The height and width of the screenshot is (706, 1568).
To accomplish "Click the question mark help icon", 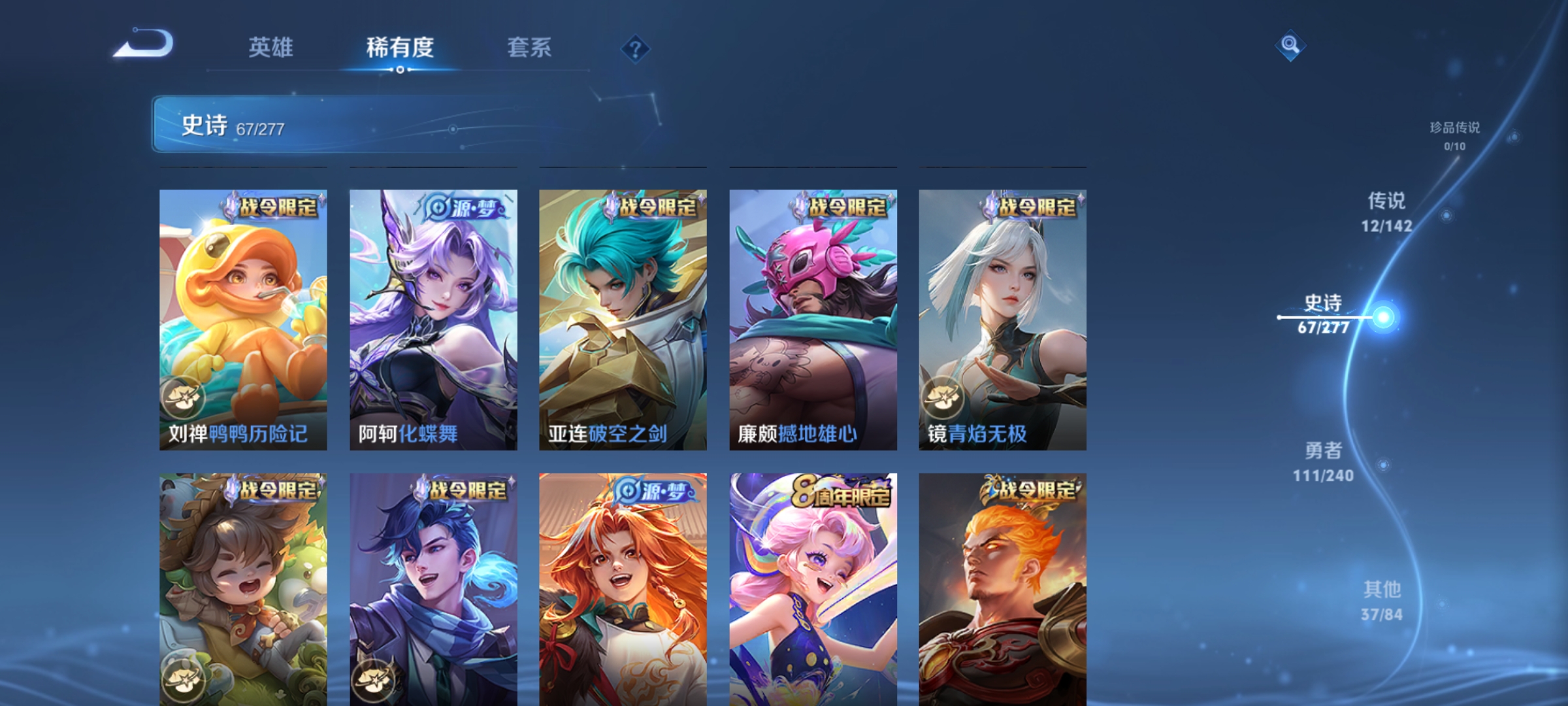I will 637,49.
